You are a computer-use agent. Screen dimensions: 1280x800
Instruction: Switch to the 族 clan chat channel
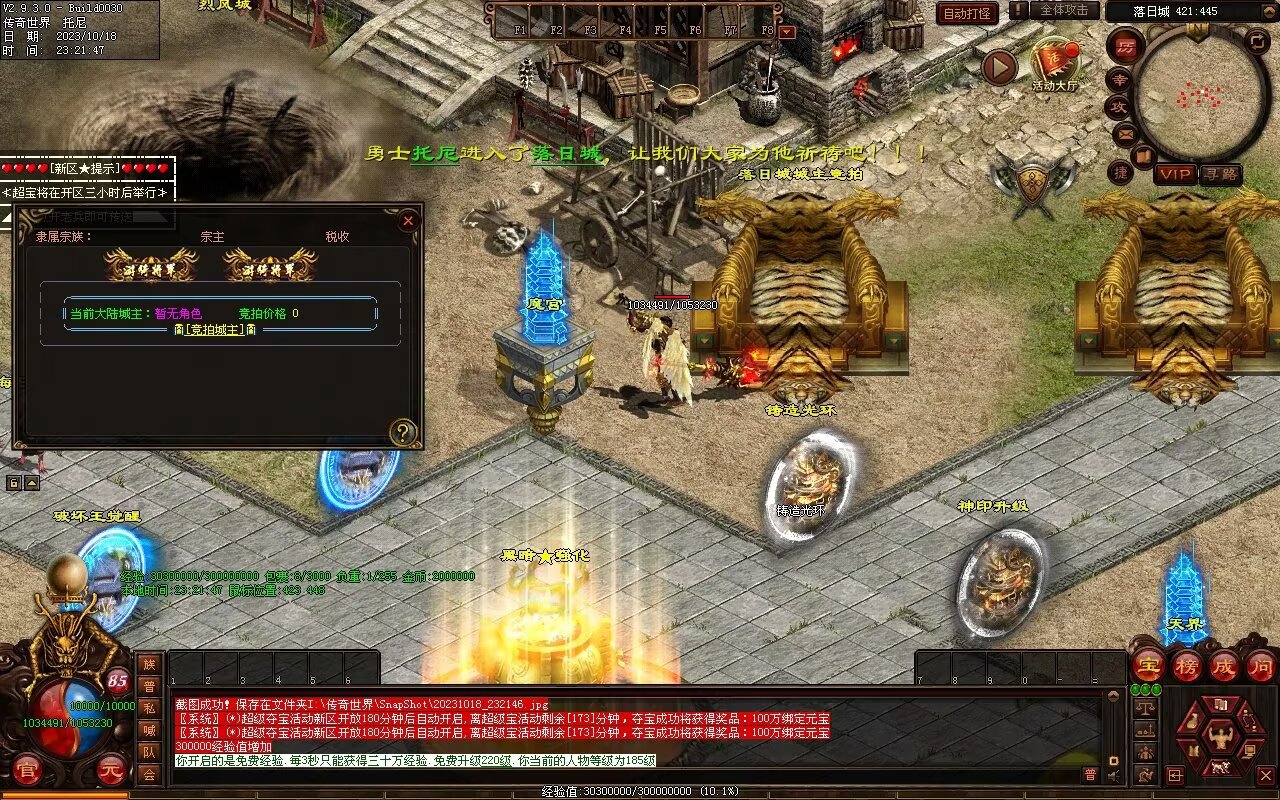(x=149, y=664)
